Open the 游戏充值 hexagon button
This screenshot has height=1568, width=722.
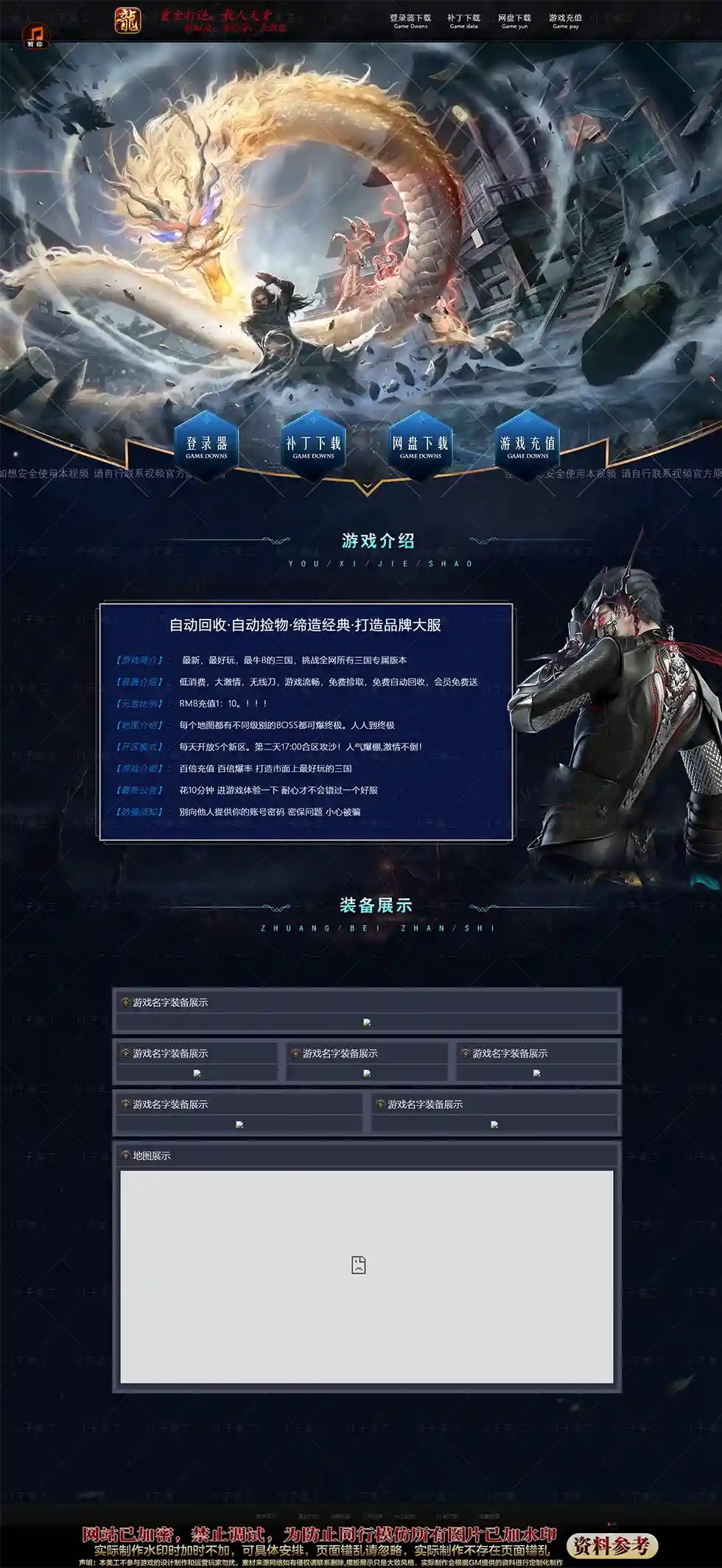point(528,446)
